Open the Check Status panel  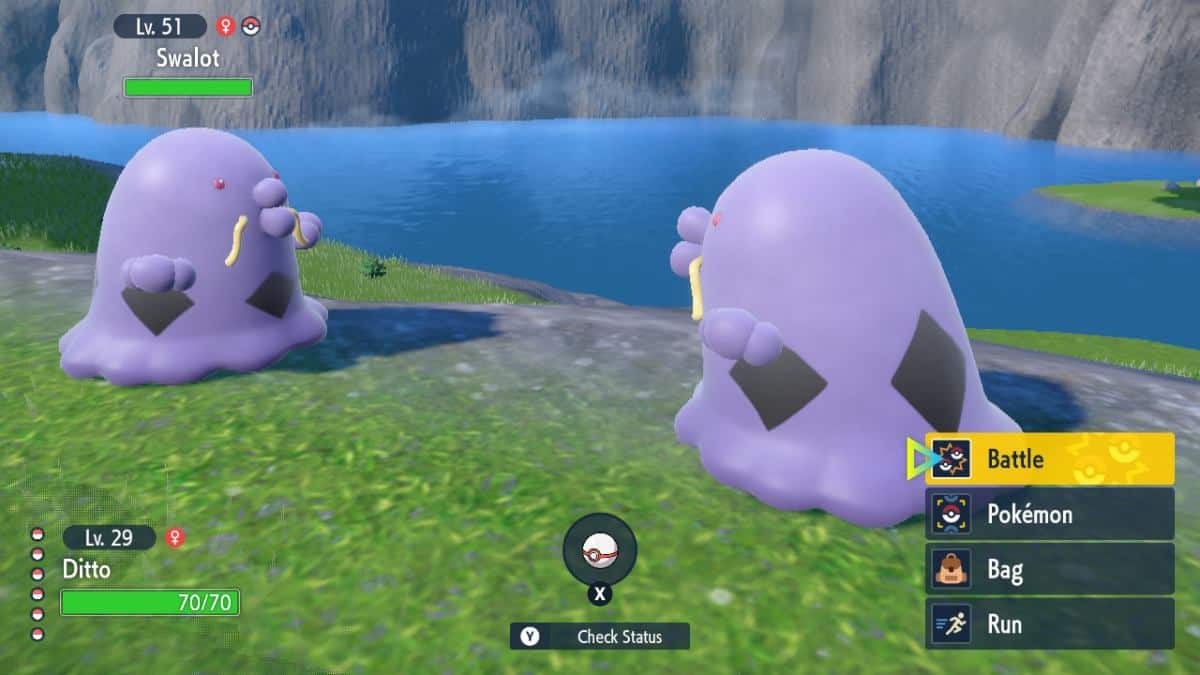(600, 636)
